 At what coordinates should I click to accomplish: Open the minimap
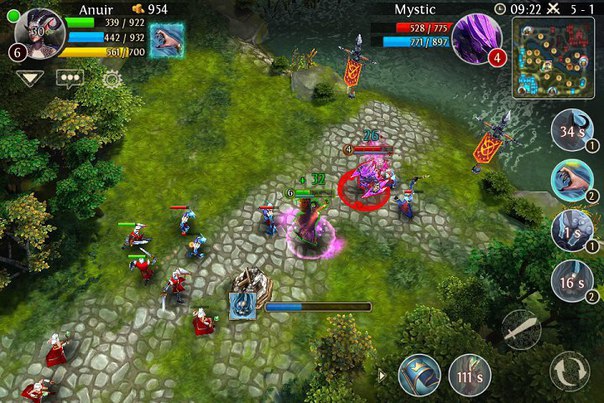(553, 60)
